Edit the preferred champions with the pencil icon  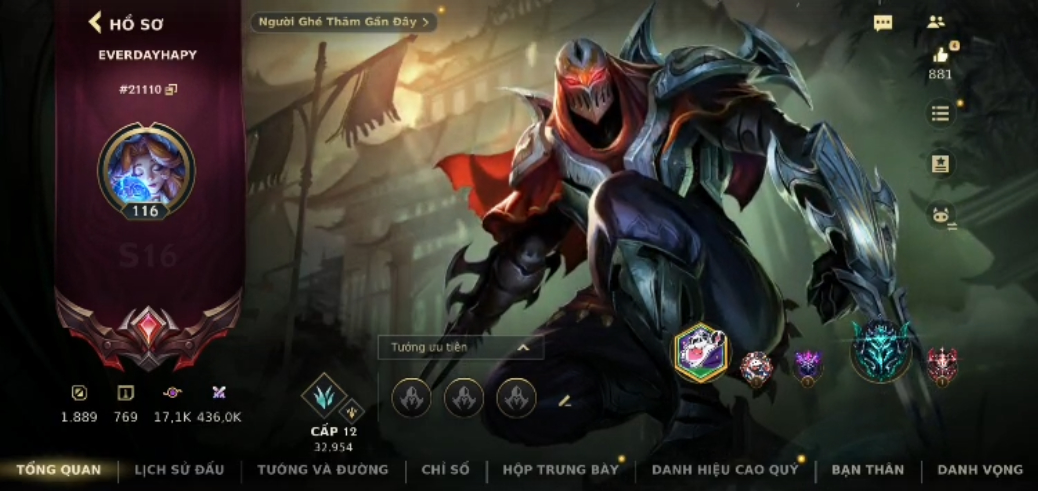pos(564,400)
